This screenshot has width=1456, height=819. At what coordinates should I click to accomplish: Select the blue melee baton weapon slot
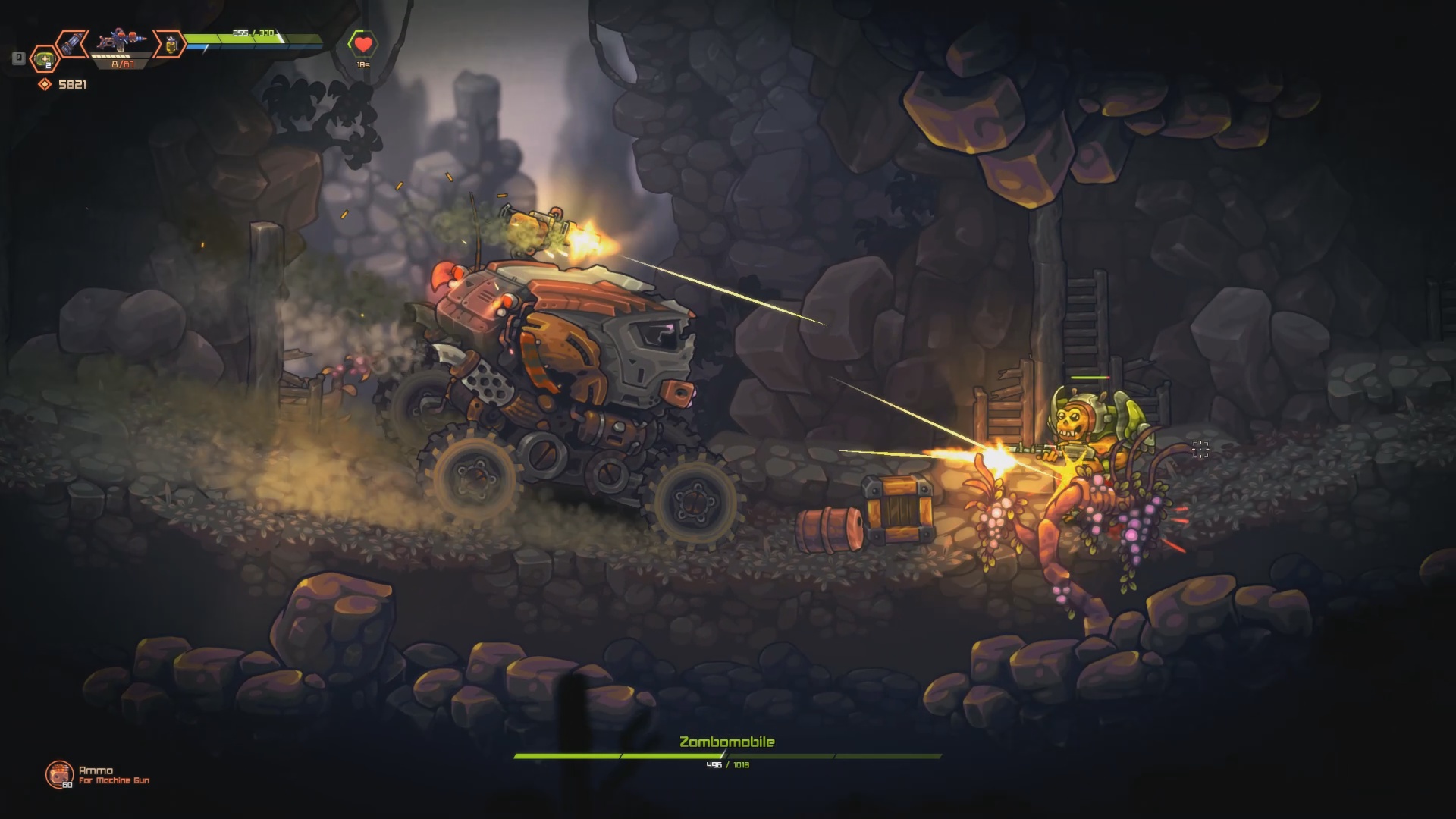coord(72,43)
